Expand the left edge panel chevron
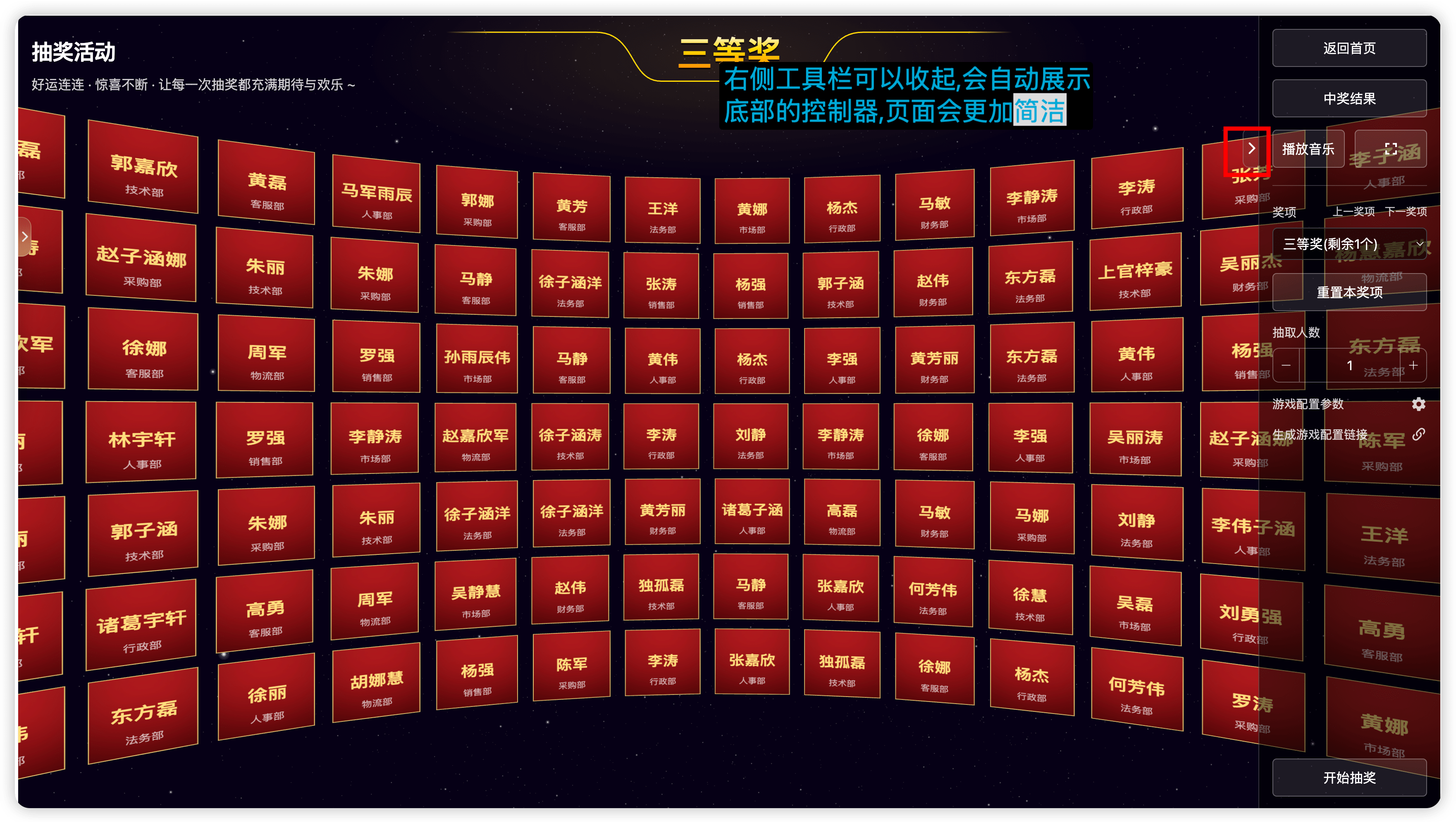Screen dimensions: 1456x823 (25, 236)
